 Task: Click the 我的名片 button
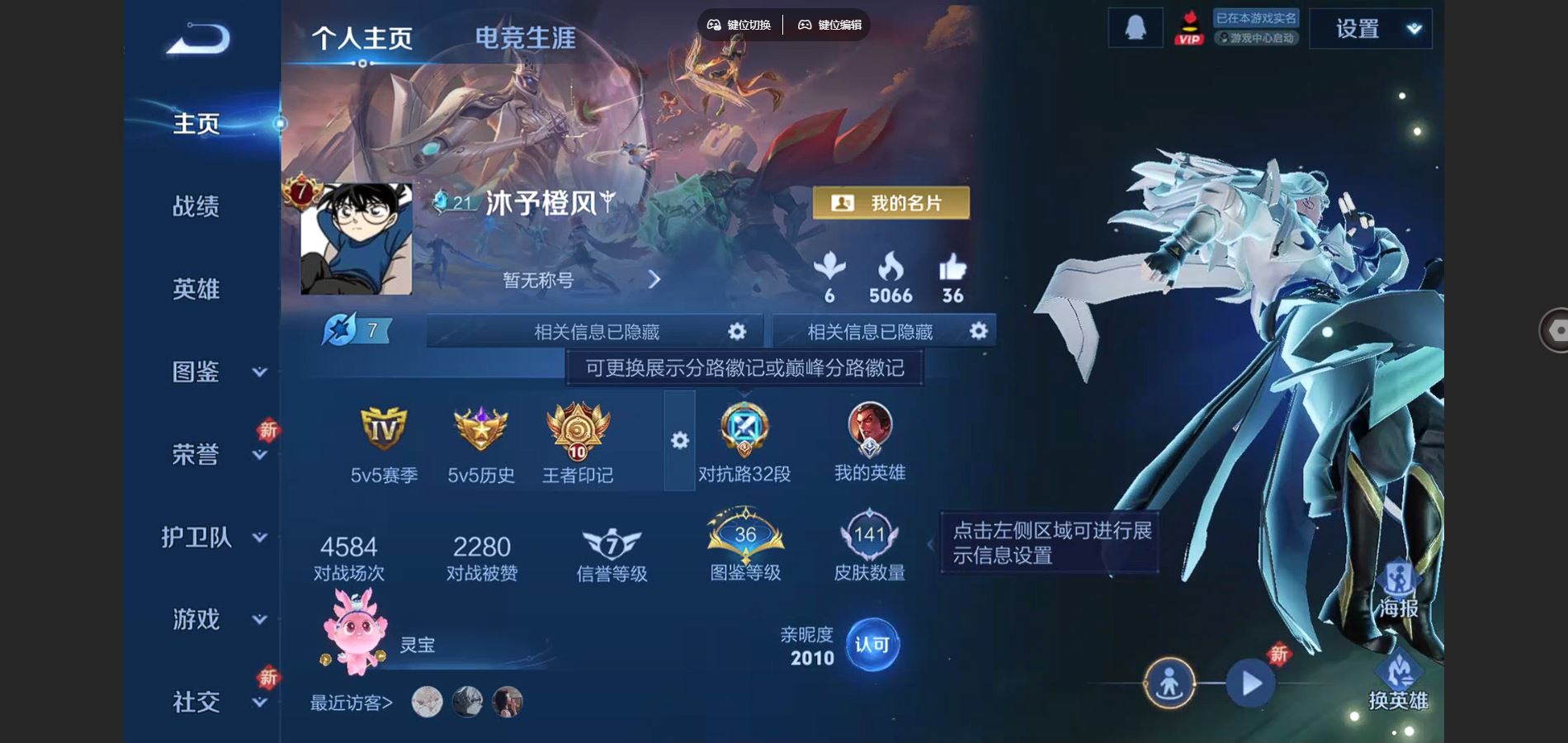click(x=891, y=203)
